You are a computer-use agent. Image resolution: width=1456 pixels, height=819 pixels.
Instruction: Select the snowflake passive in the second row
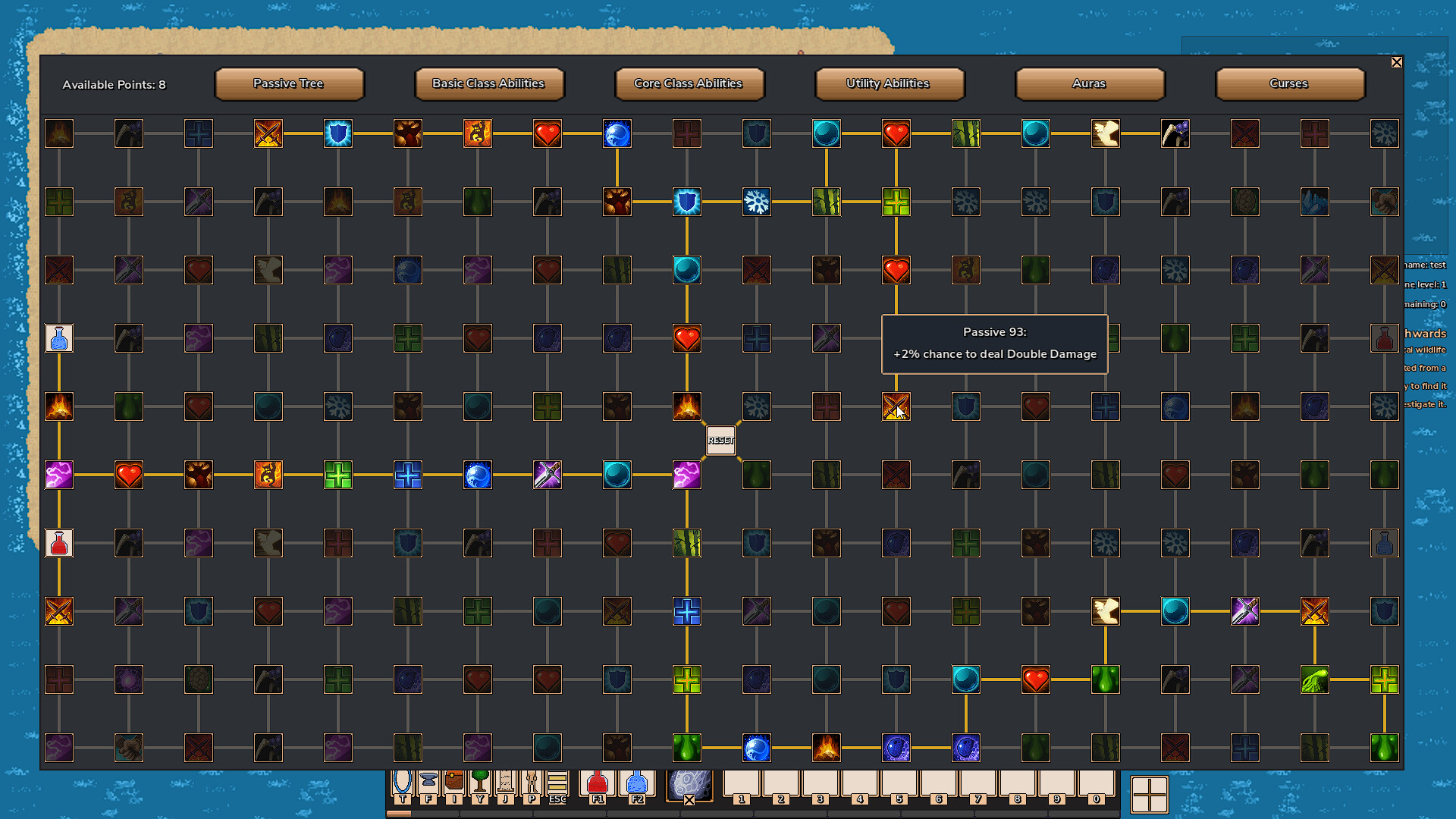[x=756, y=202]
